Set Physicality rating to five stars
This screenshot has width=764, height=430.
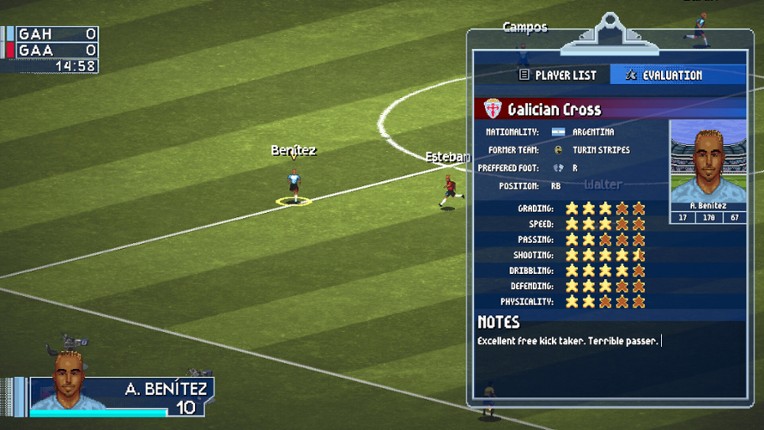point(639,301)
